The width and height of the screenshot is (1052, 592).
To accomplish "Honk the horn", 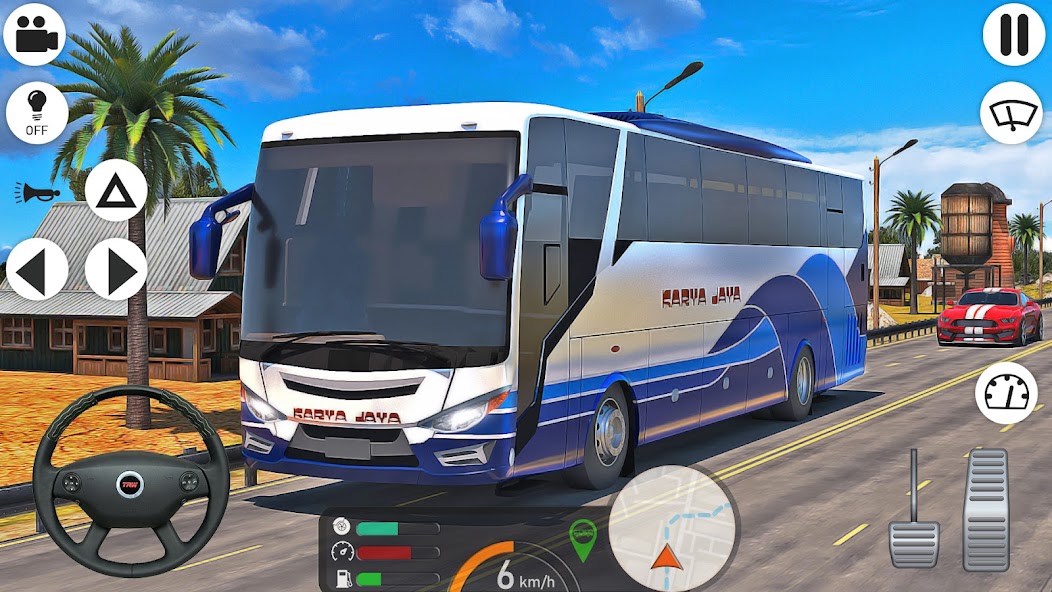I will 36,192.
